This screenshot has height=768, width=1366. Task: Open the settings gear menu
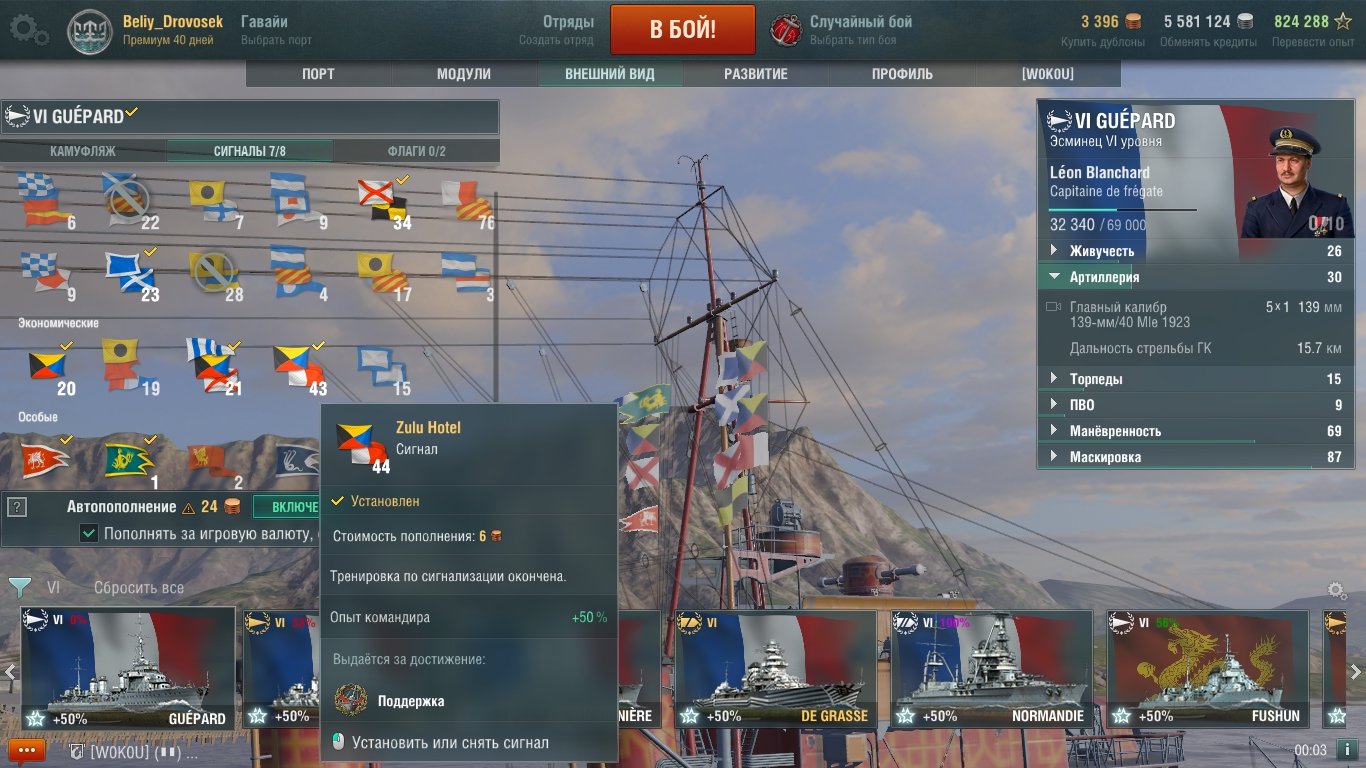[x=28, y=30]
